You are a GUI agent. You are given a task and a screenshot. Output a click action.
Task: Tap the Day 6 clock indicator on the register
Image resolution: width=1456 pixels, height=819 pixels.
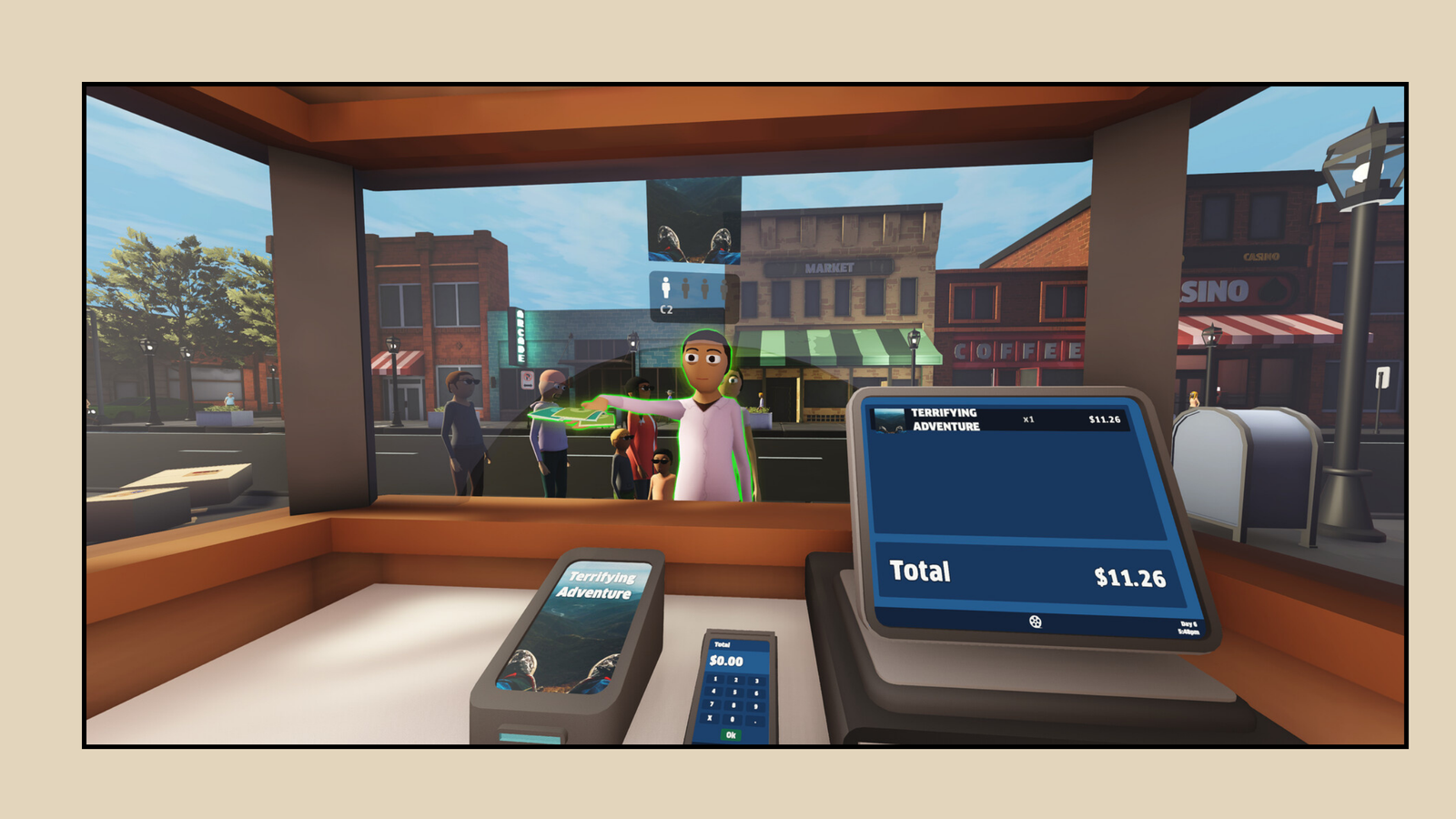(x=1188, y=627)
